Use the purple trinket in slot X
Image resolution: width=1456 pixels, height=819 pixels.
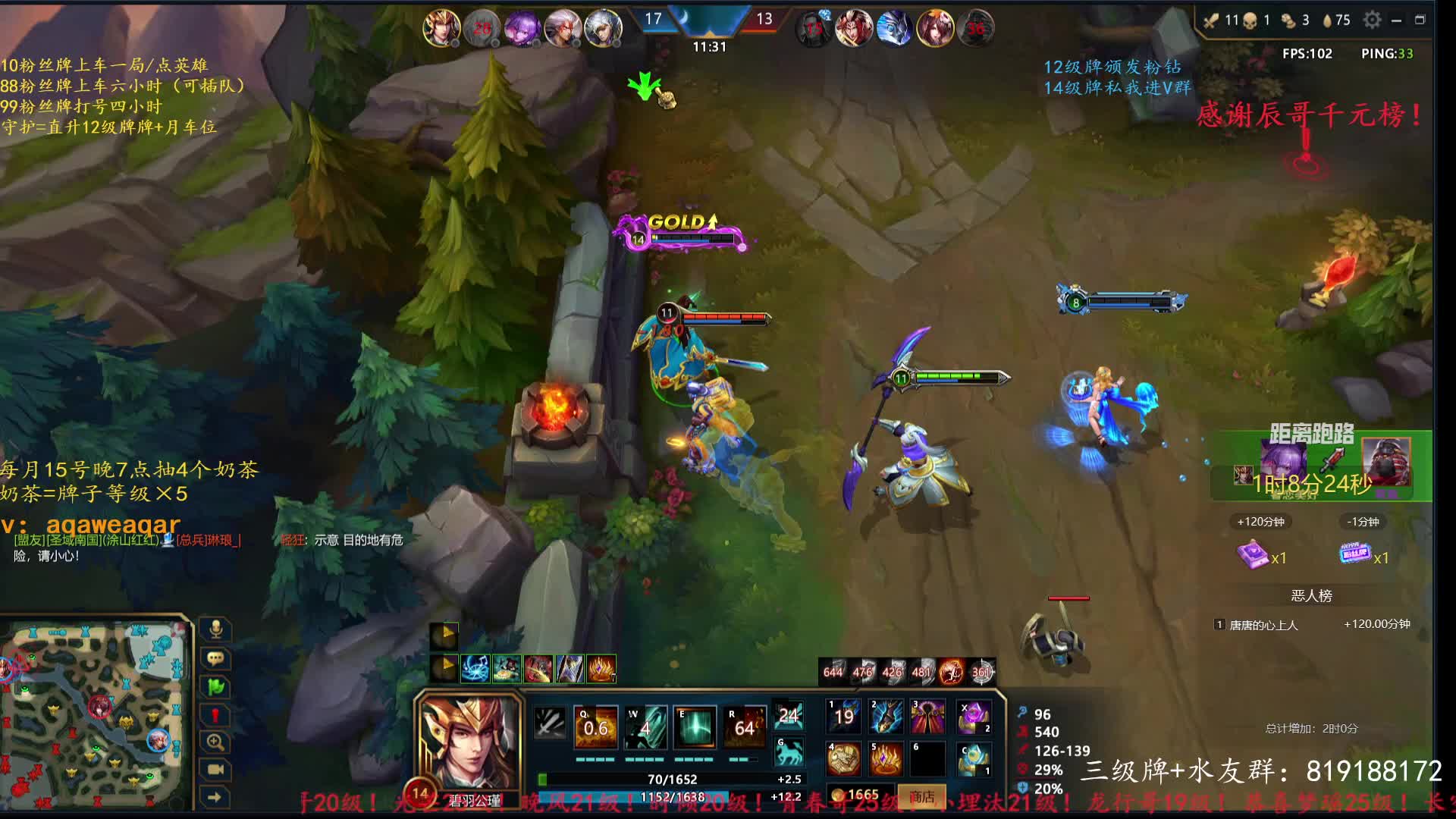pos(973,717)
